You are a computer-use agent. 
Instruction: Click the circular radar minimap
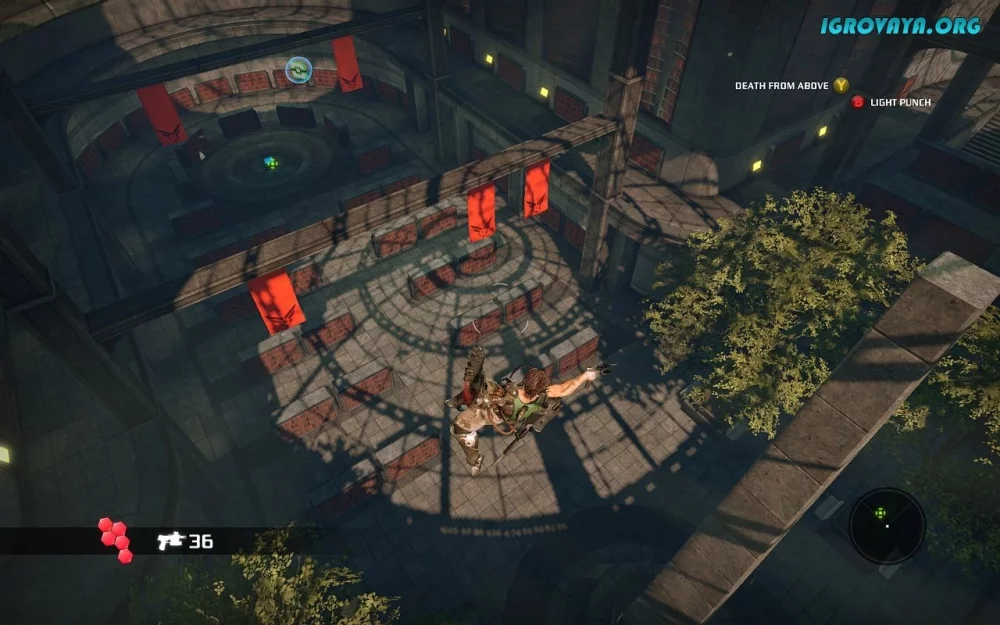click(x=886, y=526)
